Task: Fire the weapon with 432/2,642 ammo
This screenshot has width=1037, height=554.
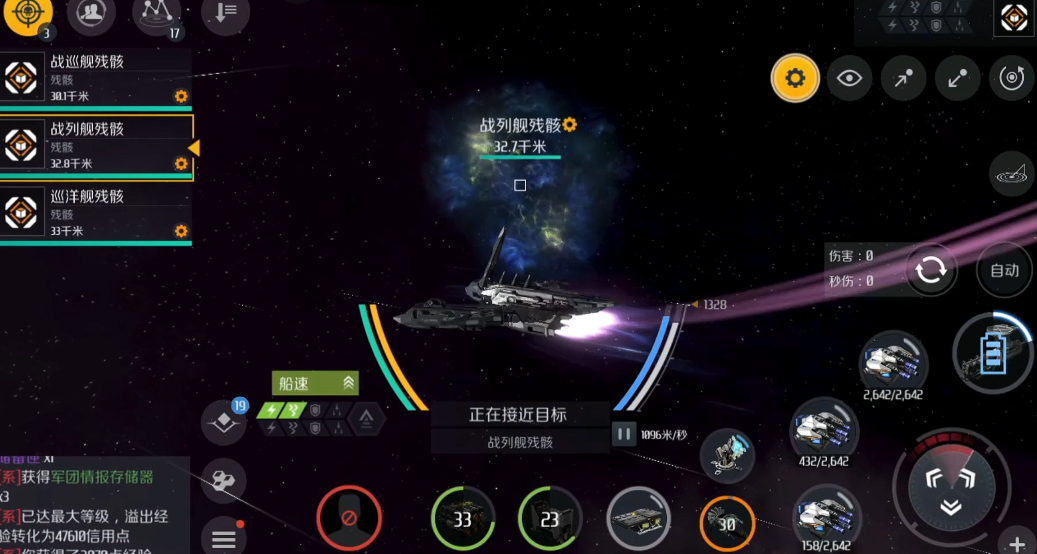Action: pyautogui.click(x=825, y=430)
